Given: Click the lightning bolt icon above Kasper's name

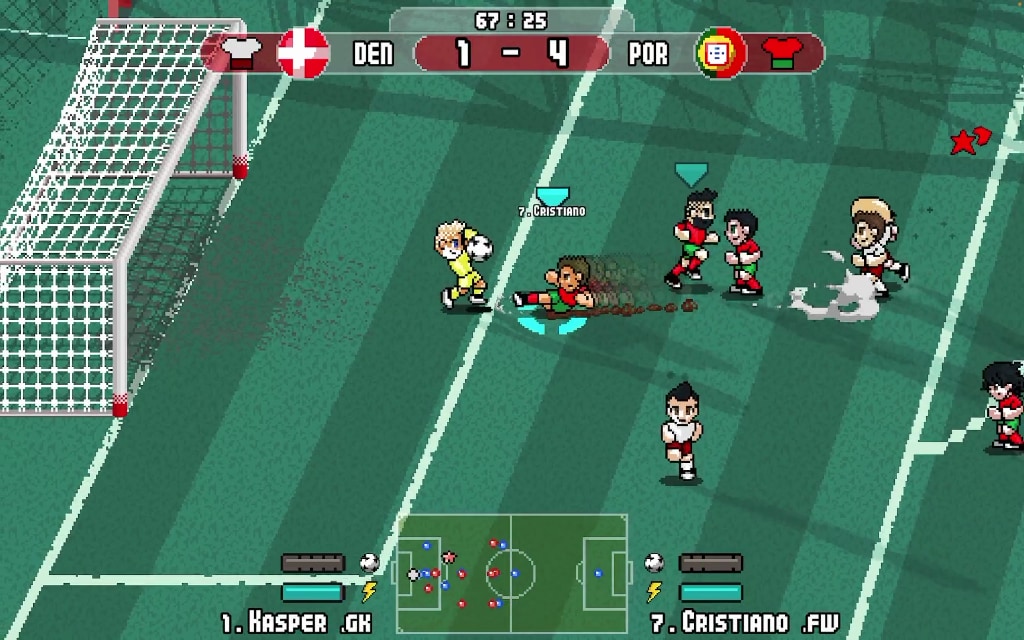Looking at the screenshot, I should coord(369,592).
